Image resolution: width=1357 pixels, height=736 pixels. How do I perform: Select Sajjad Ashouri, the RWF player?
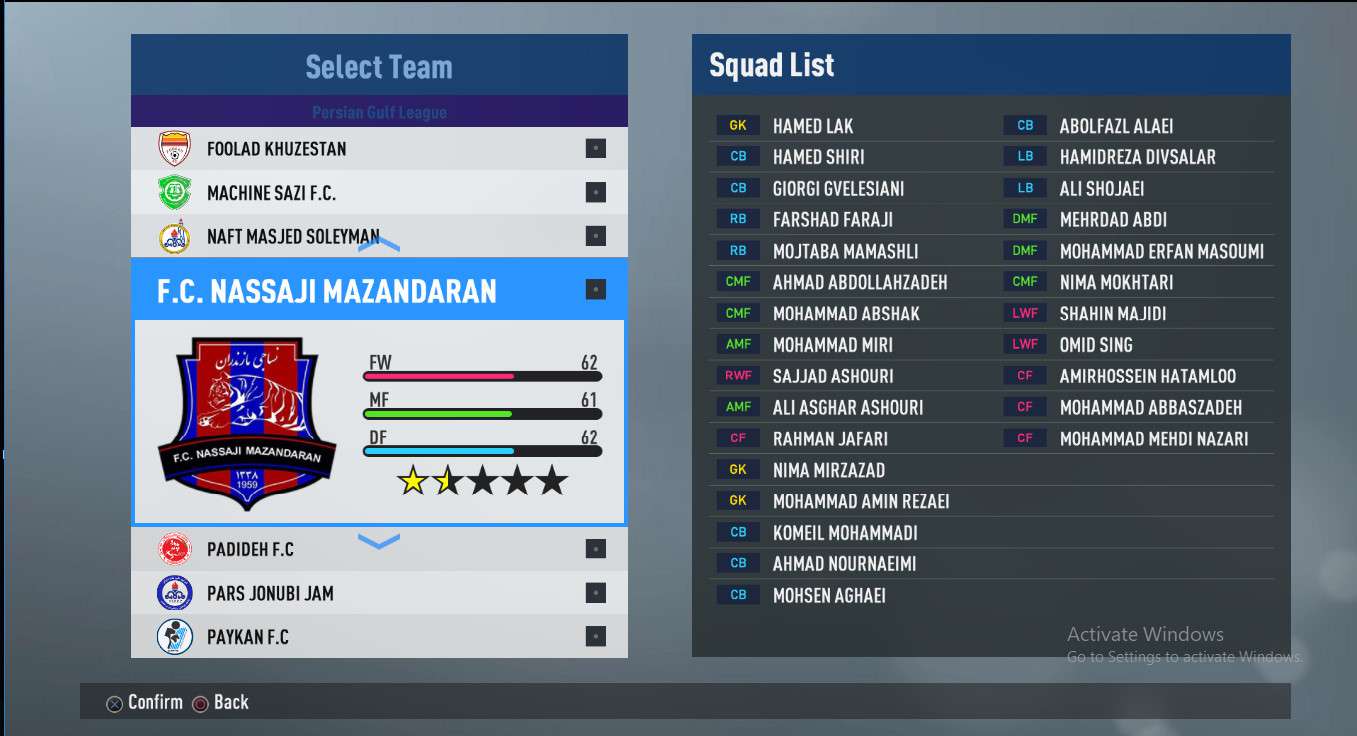pos(833,376)
